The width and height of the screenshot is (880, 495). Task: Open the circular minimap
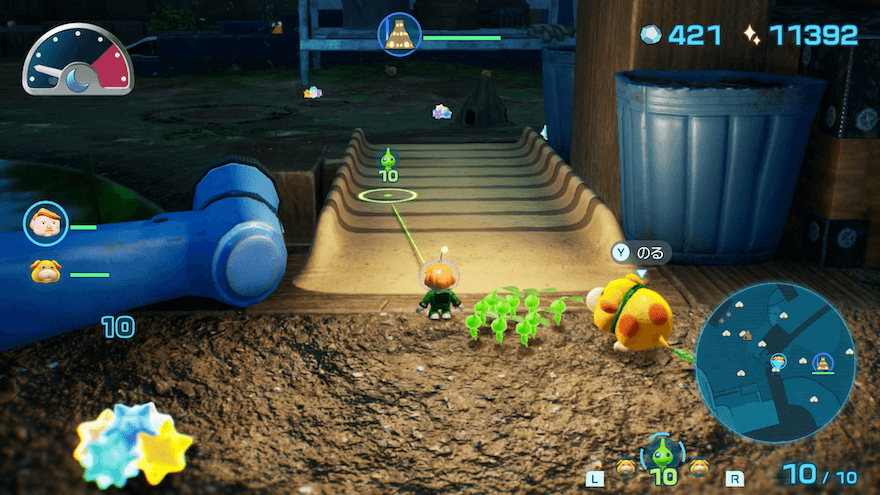tap(775, 361)
